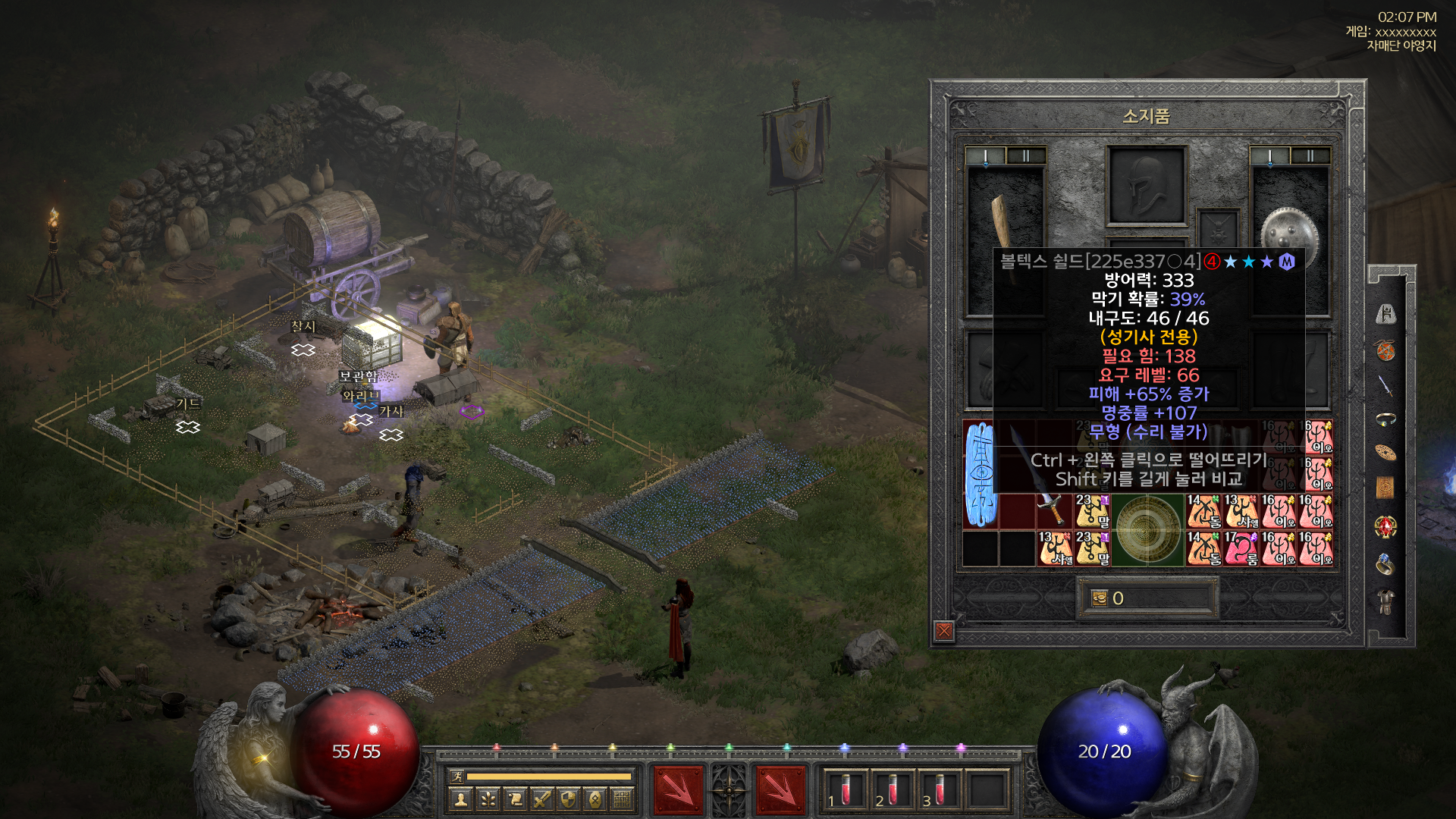Screen dimensions: 1456x819
Task: Click the shield mini menu button
Action: [569, 799]
